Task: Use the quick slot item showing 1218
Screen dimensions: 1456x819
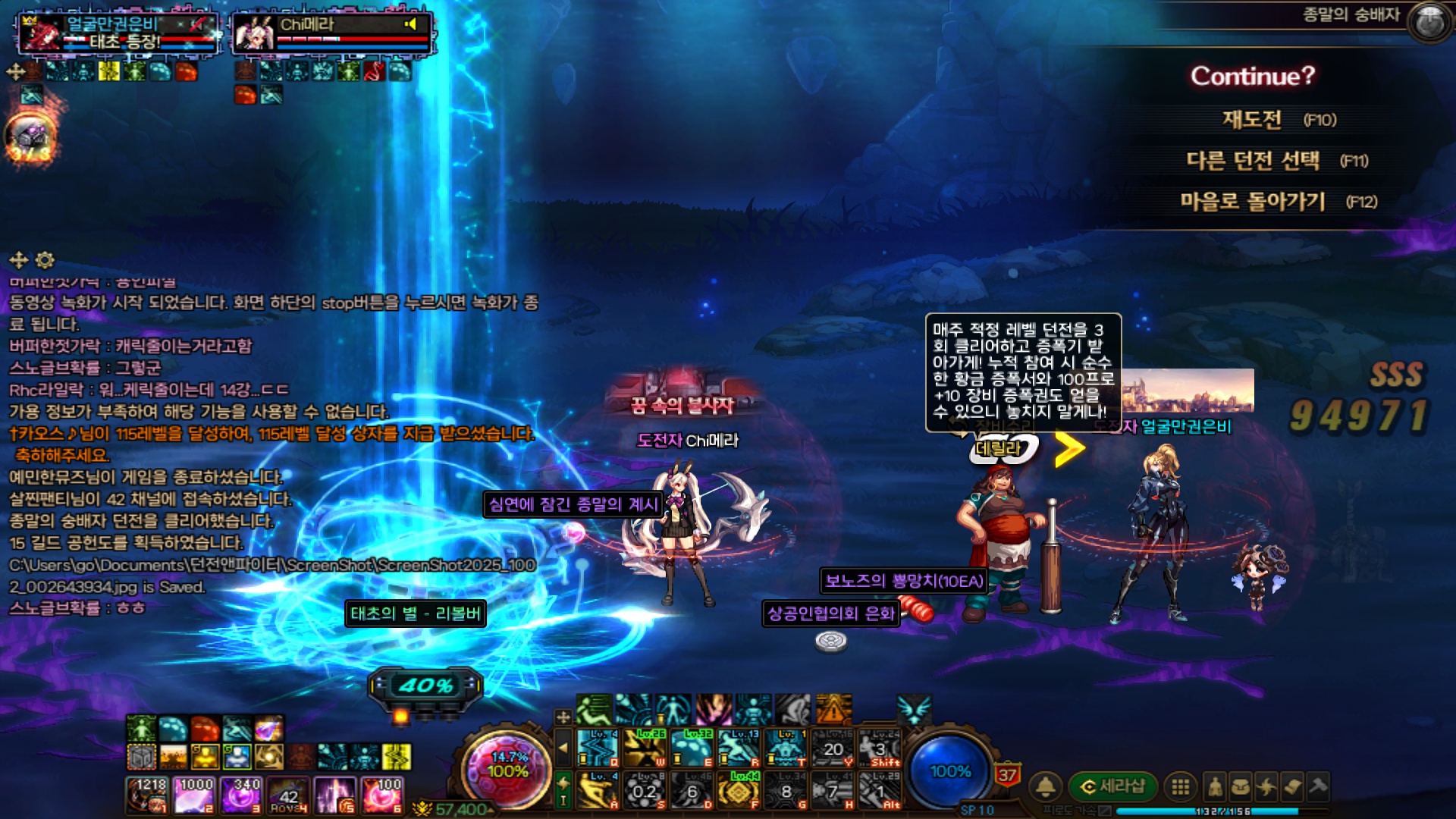Action: (x=148, y=795)
